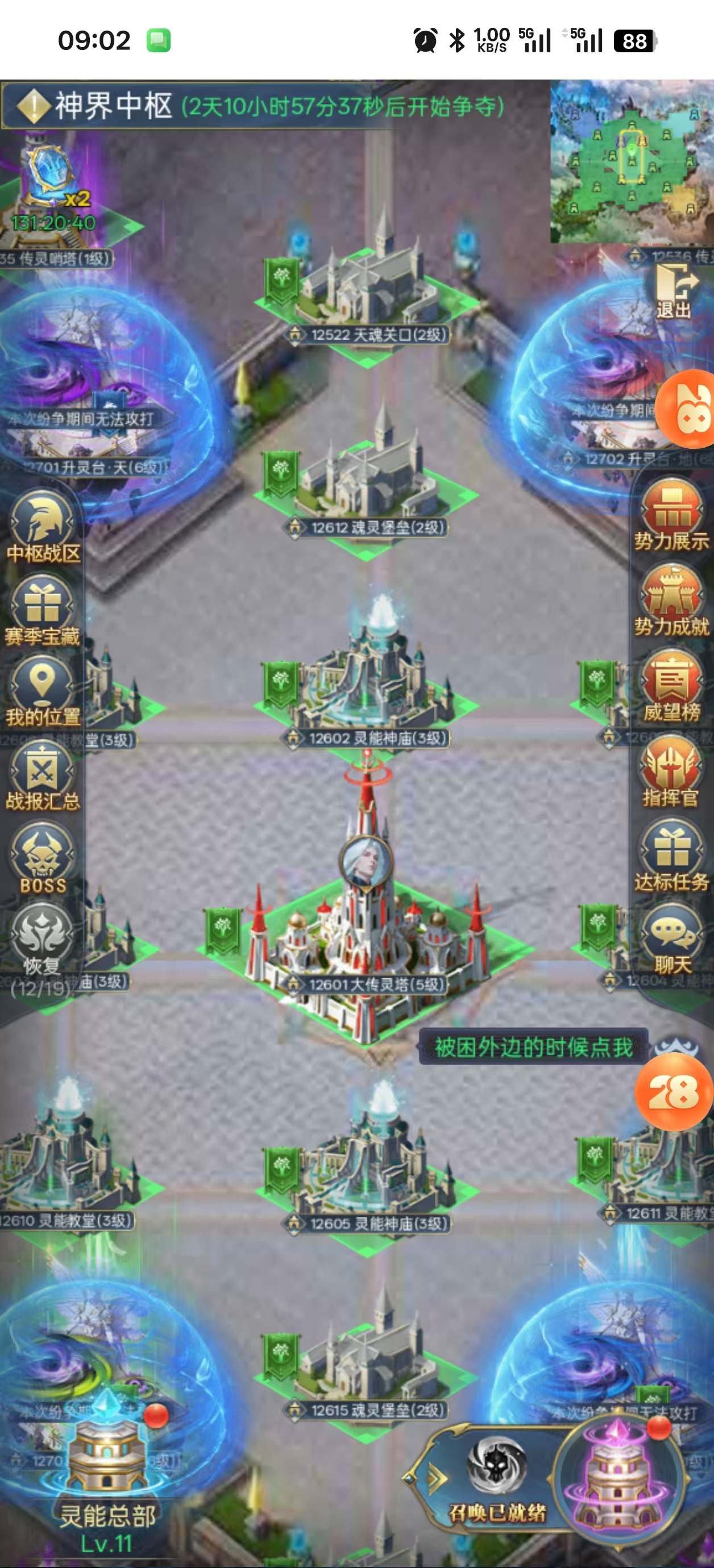The height and width of the screenshot is (1568, 714).
Task: Open the 中枢战区 menu
Action: [43, 526]
